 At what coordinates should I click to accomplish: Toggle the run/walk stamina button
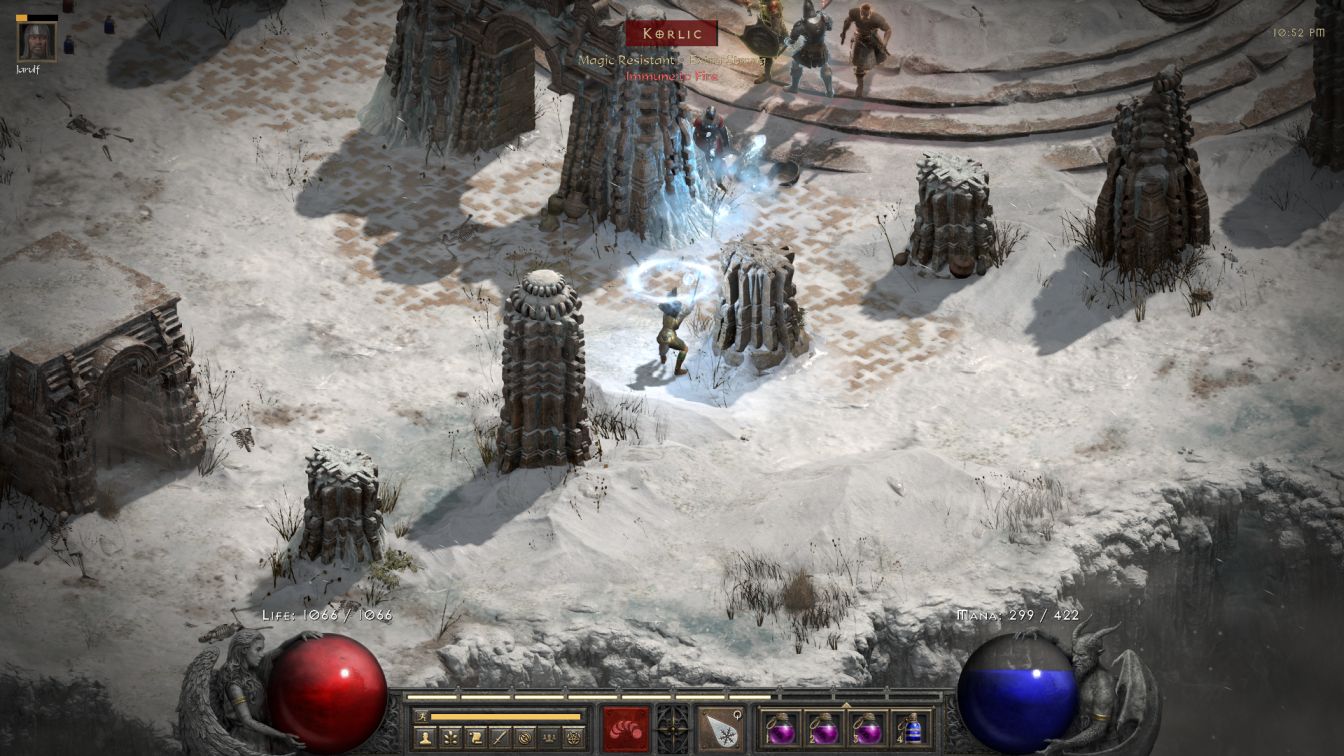(x=422, y=716)
